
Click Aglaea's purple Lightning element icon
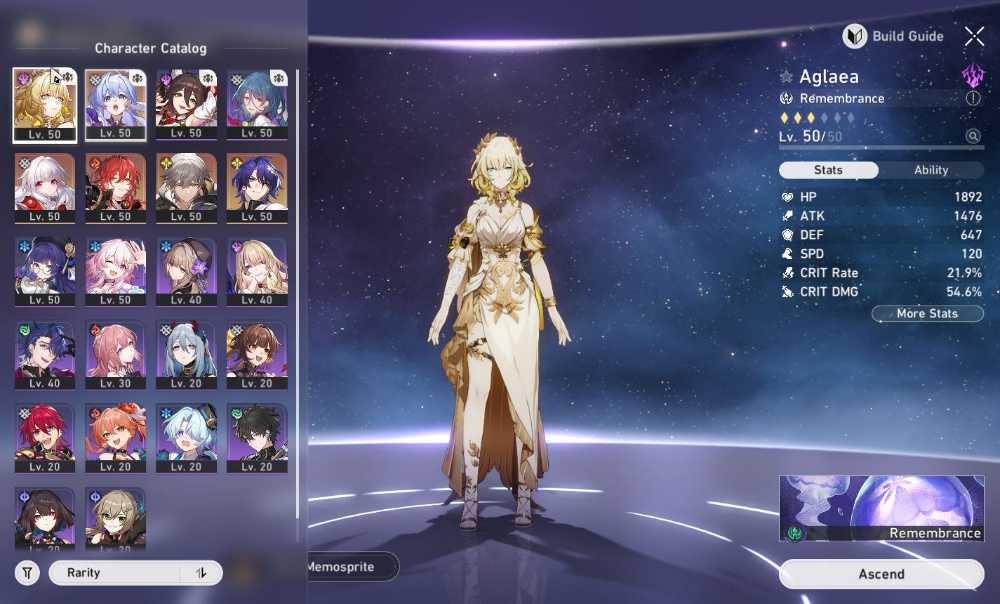tap(972, 75)
